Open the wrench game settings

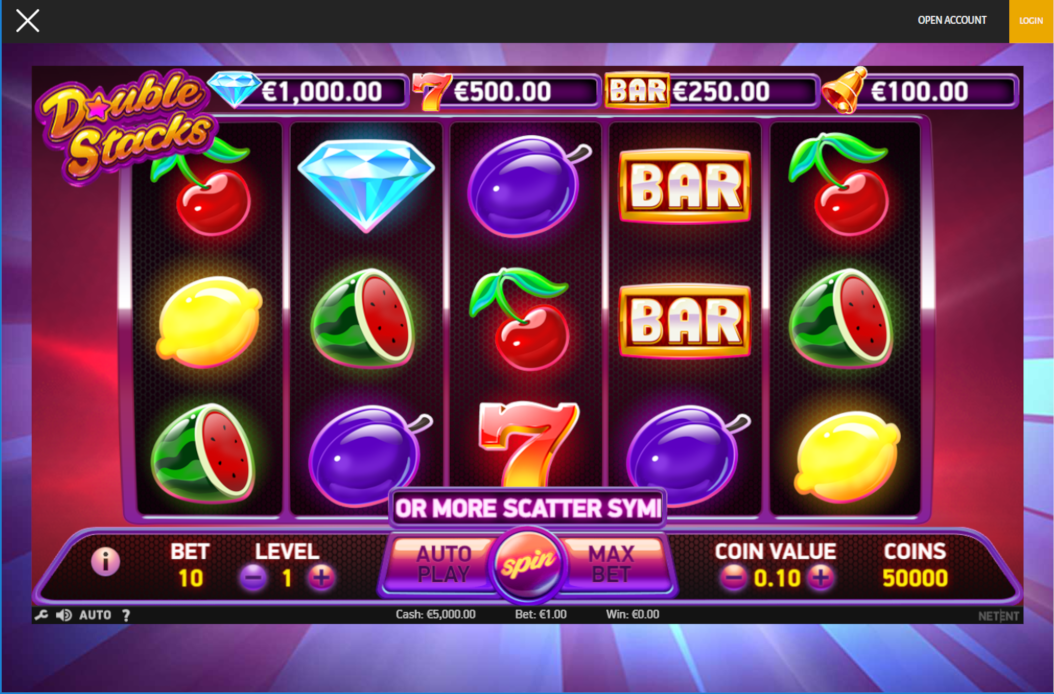pos(41,615)
